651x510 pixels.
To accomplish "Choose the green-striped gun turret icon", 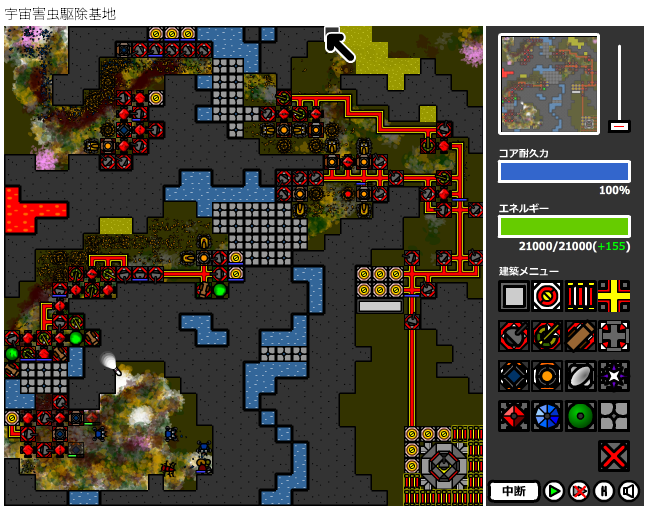I will coord(547,336).
